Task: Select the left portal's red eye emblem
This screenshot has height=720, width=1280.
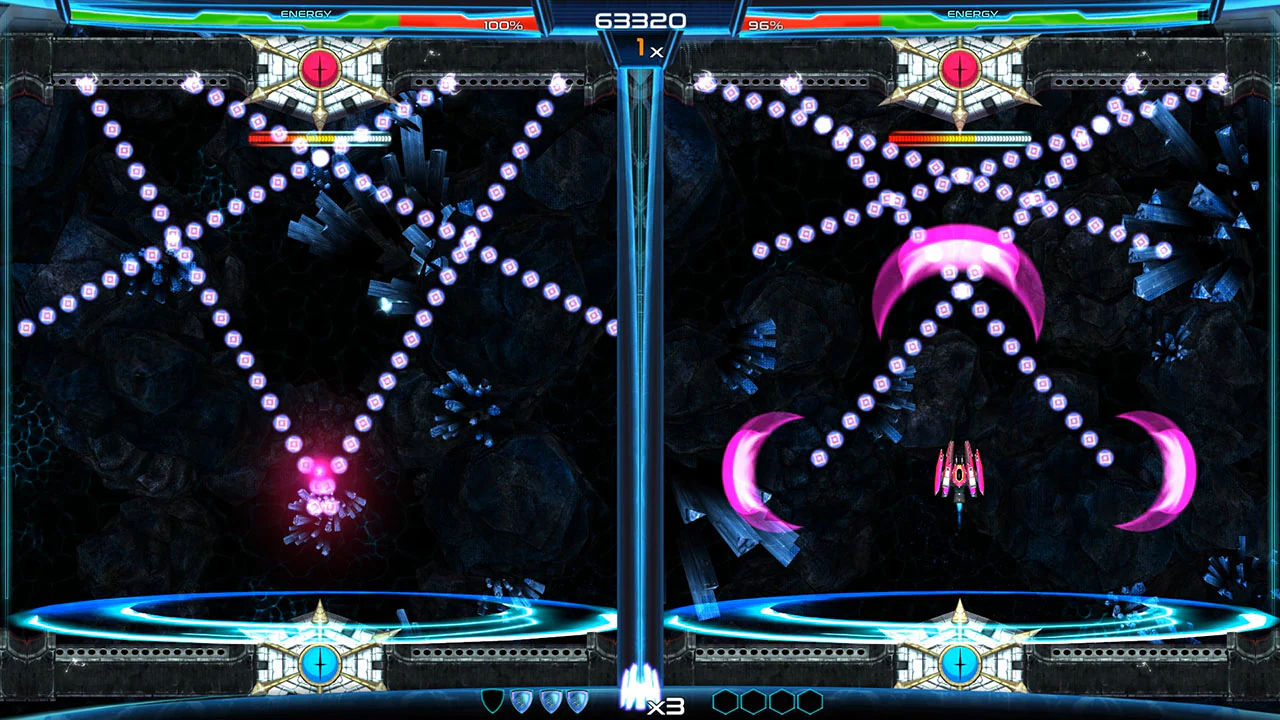Action: tap(319, 68)
